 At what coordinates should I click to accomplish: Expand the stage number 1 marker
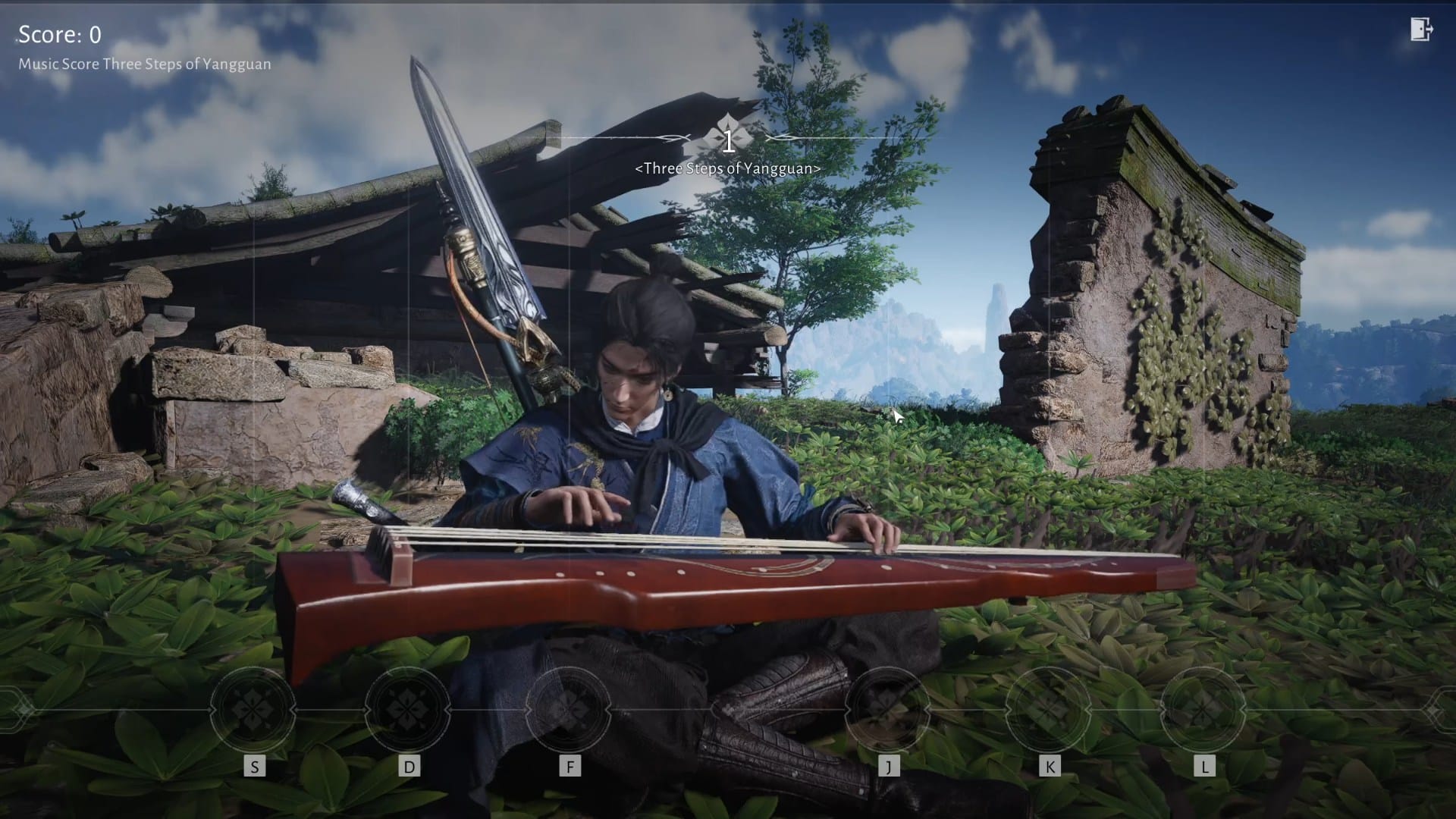click(x=729, y=141)
